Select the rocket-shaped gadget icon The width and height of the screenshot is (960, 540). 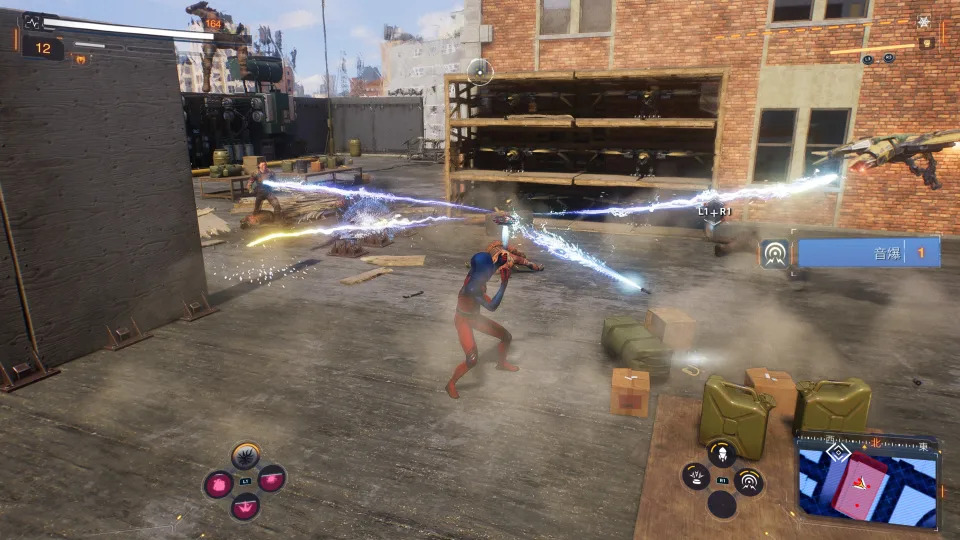[721, 453]
